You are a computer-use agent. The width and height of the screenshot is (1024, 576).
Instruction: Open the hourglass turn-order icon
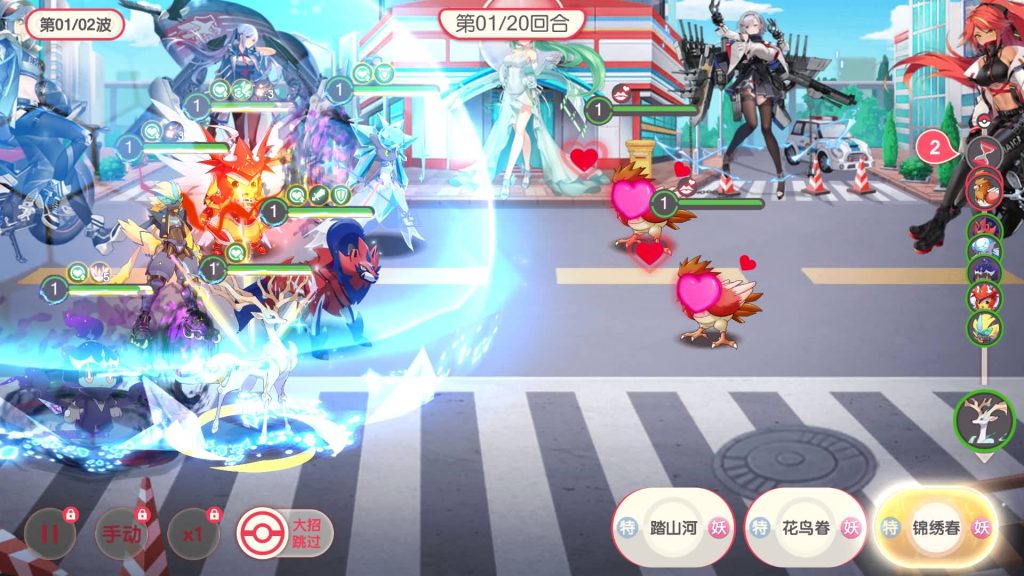click(x=982, y=152)
